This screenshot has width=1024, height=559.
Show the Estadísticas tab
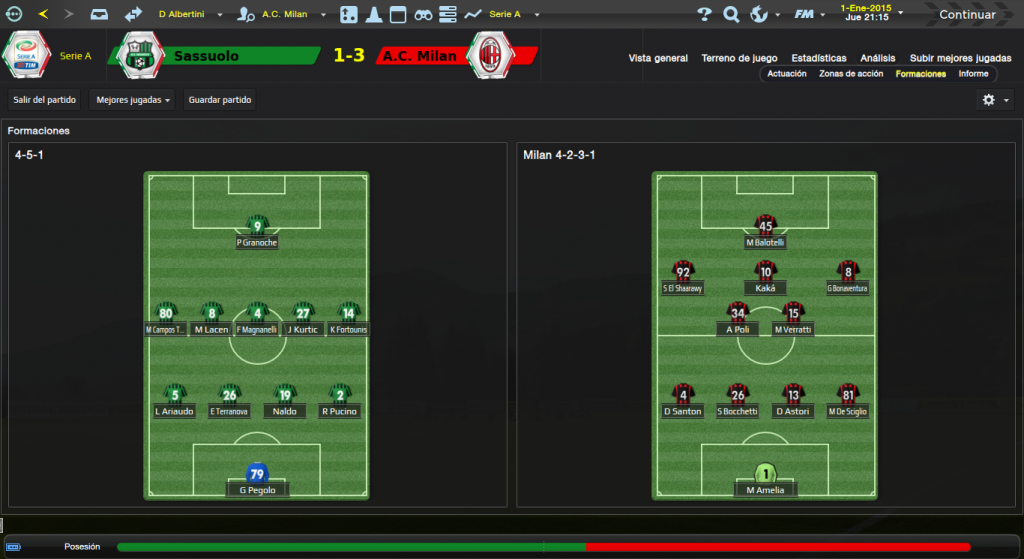pos(818,58)
